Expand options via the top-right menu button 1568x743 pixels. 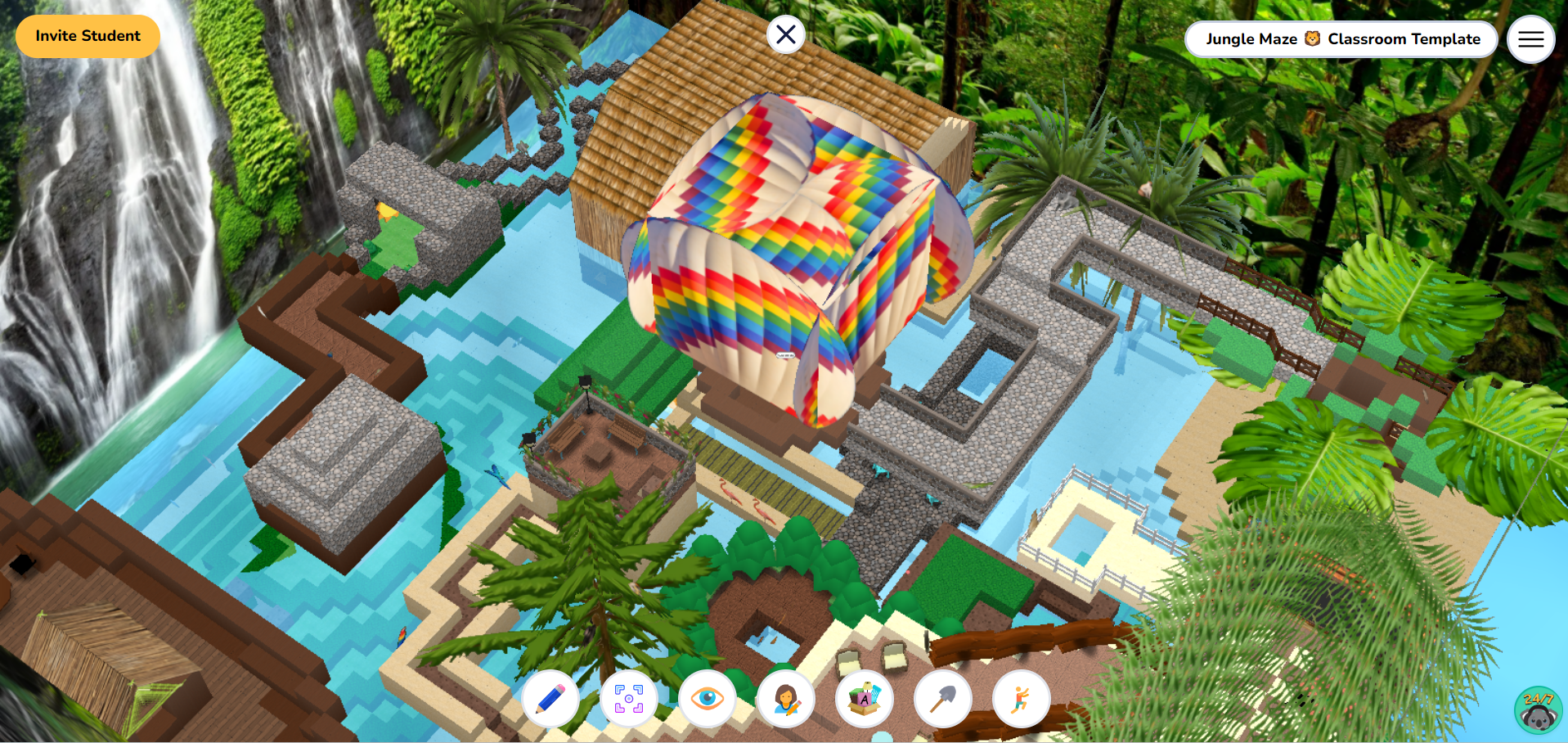(1530, 38)
